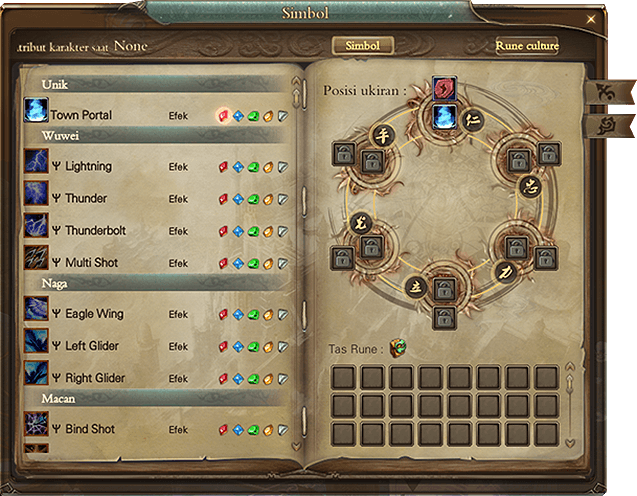The width and height of the screenshot is (637, 496).
Task: Choose the Bind Shot skill
Action: [x=90, y=429]
